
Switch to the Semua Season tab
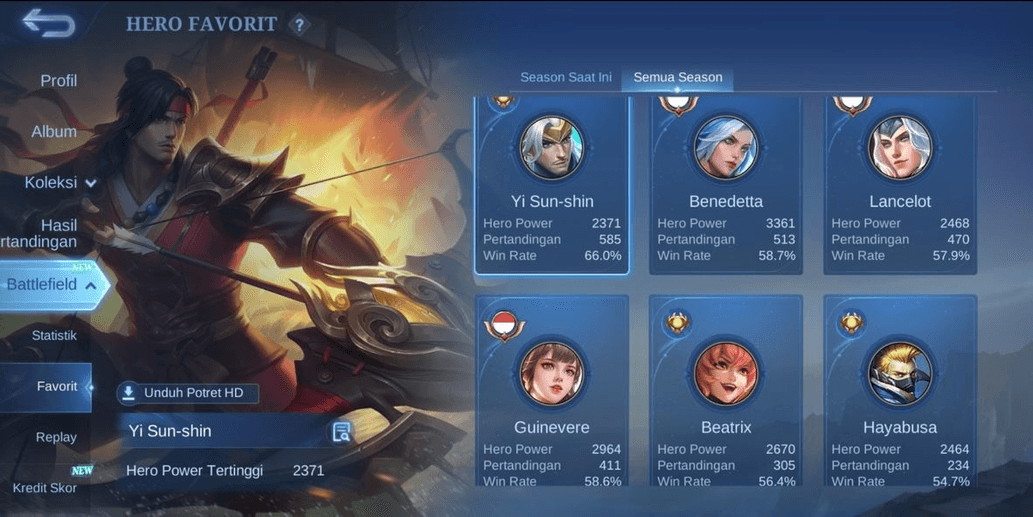pyautogui.click(x=678, y=78)
